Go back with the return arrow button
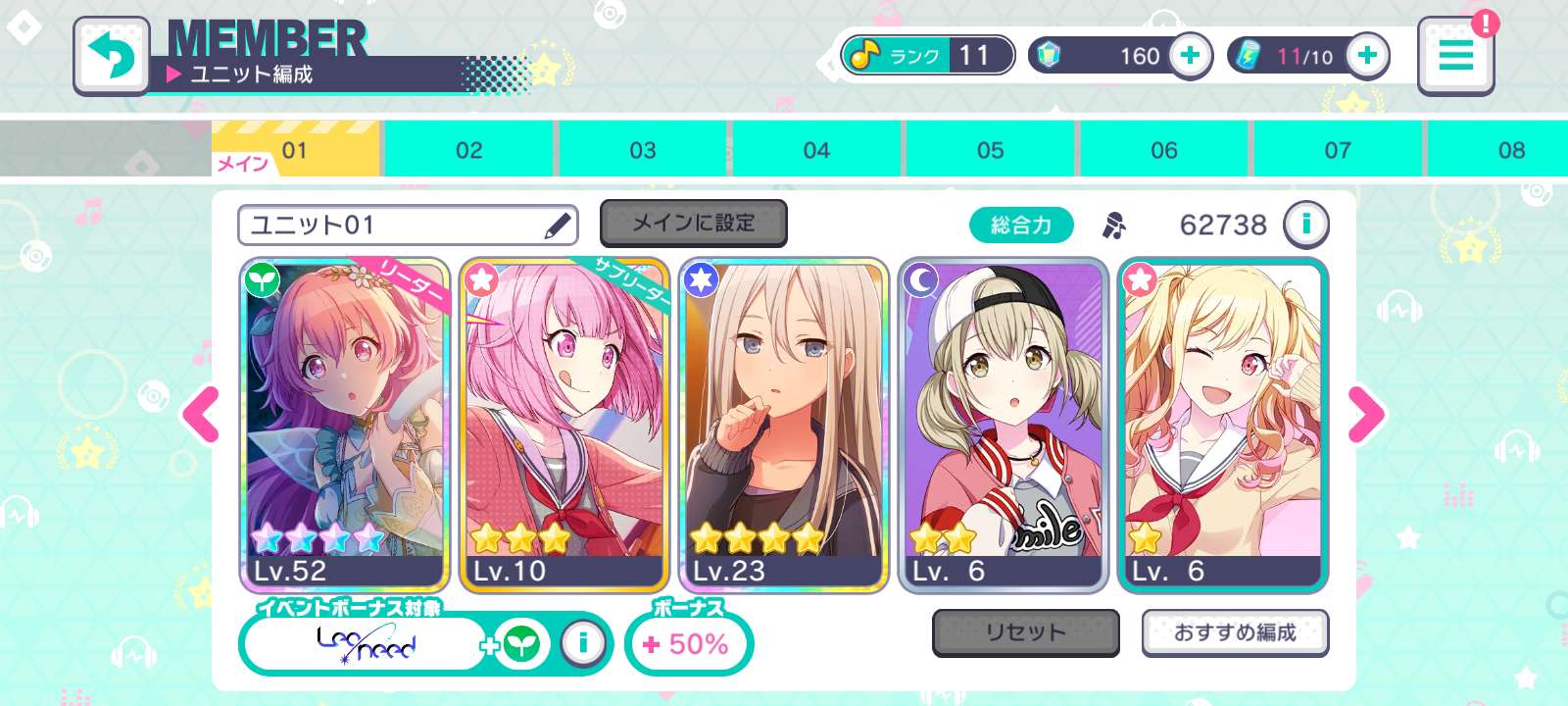 point(112,56)
